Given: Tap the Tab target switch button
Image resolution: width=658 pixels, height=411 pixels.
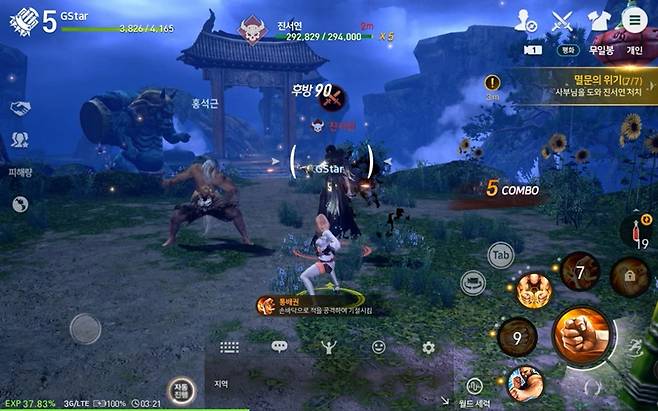Looking at the screenshot, I should [501, 255].
